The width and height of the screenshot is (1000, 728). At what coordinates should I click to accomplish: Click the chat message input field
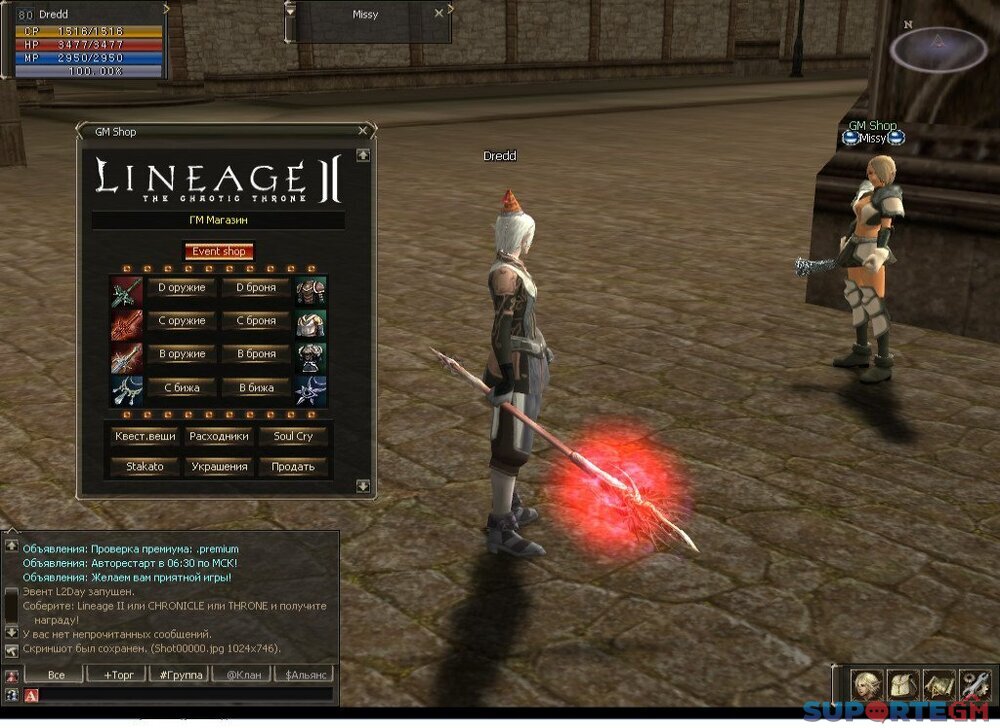pyautogui.click(x=185, y=694)
